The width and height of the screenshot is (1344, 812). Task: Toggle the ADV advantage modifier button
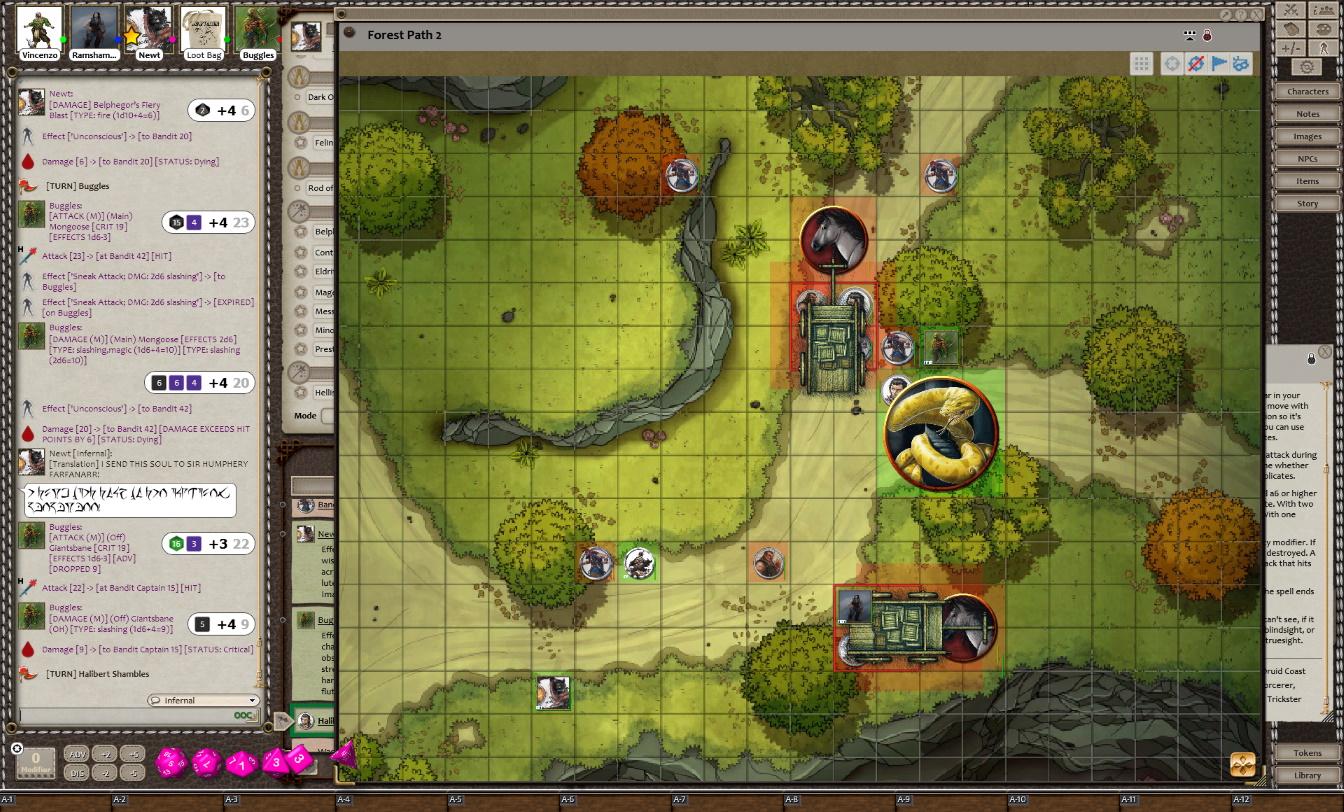[77, 754]
